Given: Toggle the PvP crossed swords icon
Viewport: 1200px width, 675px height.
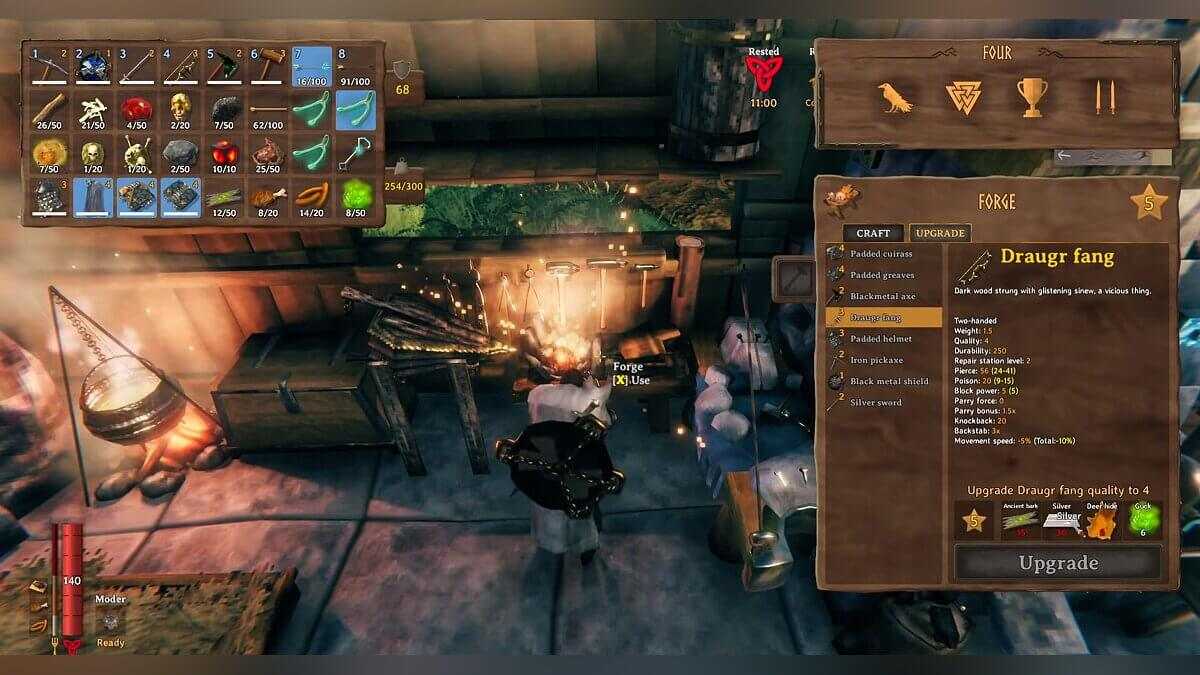Looking at the screenshot, I should (1104, 97).
